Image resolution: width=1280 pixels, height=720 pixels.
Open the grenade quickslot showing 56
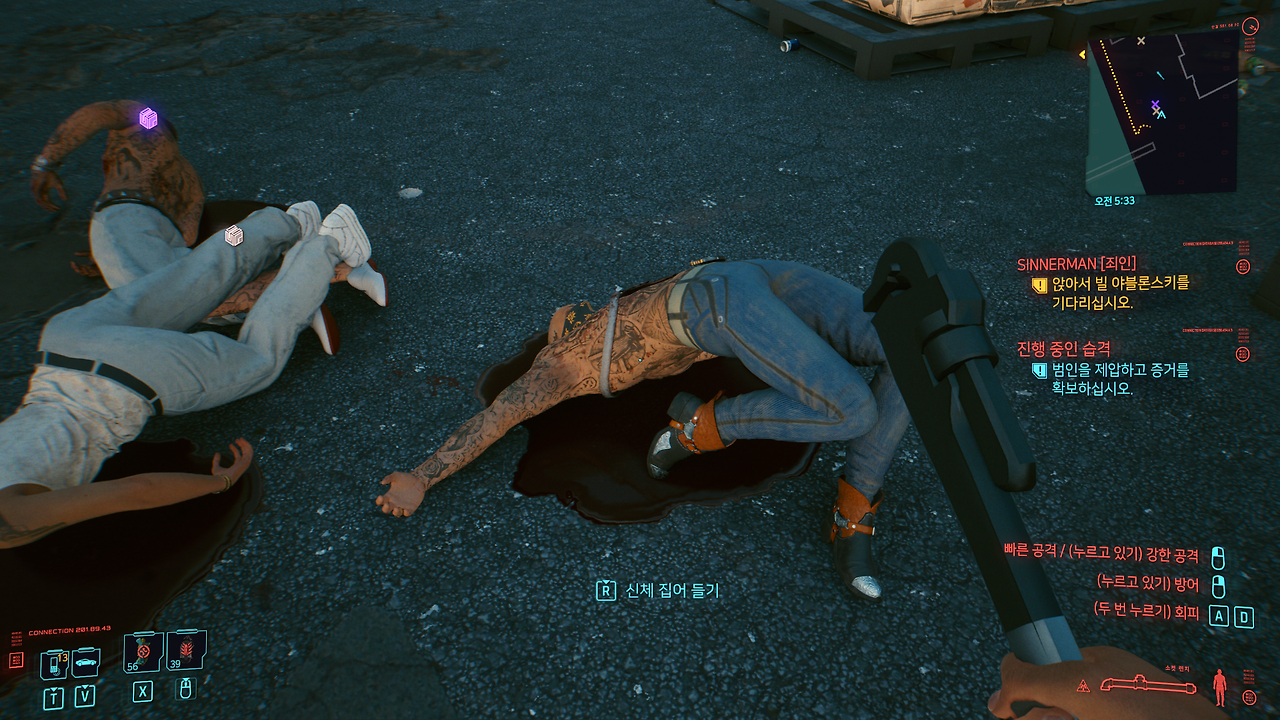pyautogui.click(x=142, y=652)
